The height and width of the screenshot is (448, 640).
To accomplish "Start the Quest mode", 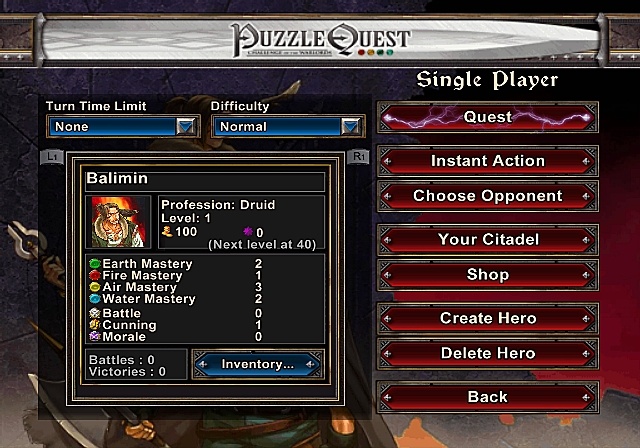I will [487, 117].
